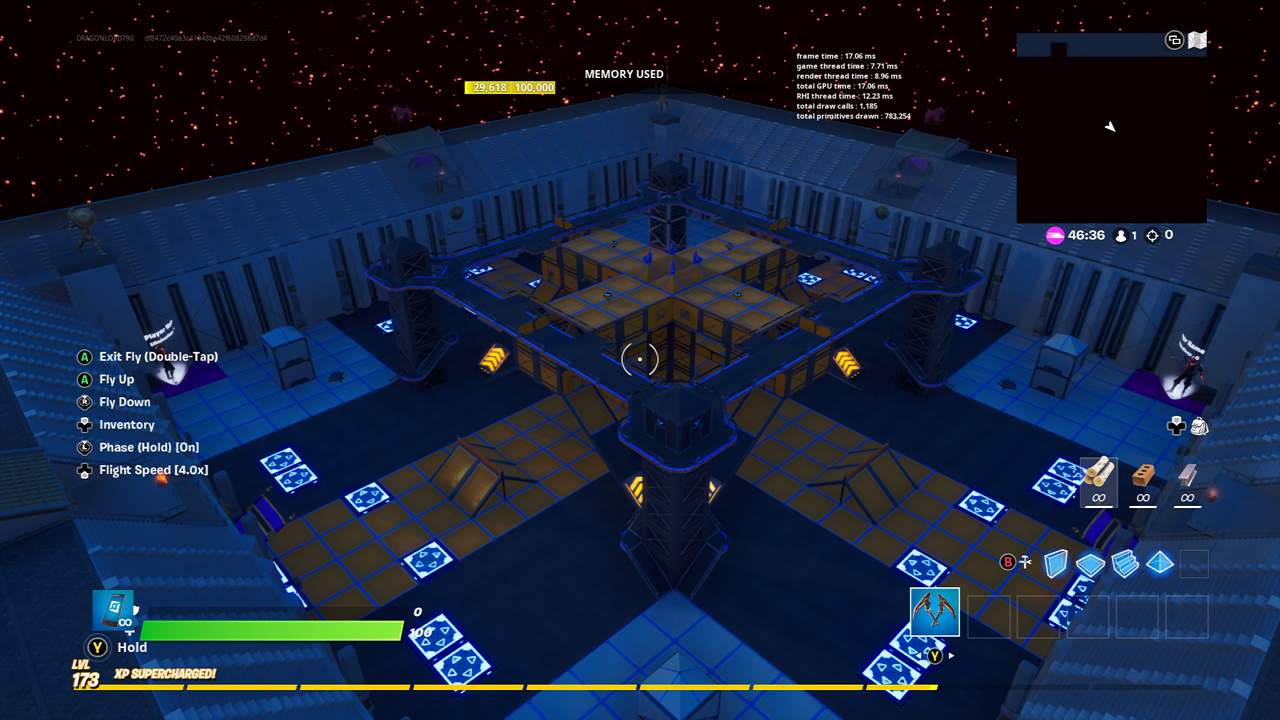Click the Fly Up control hint
The width and height of the screenshot is (1280, 720).
coord(118,379)
